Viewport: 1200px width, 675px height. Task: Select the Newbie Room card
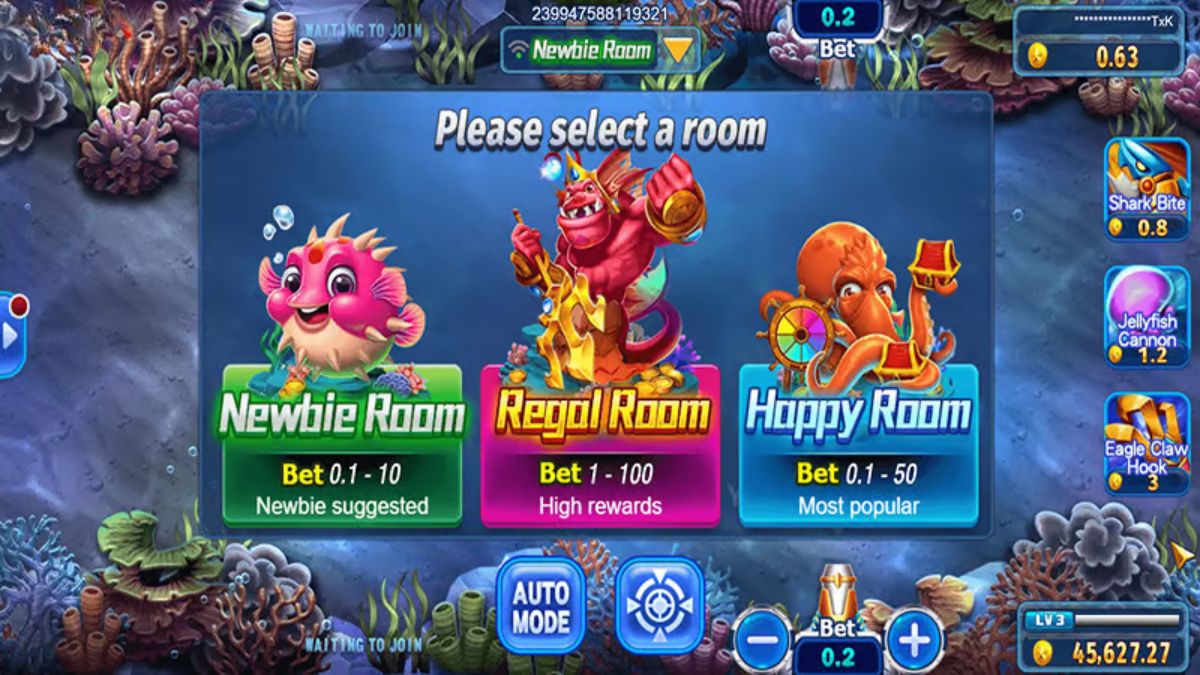pos(342,444)
